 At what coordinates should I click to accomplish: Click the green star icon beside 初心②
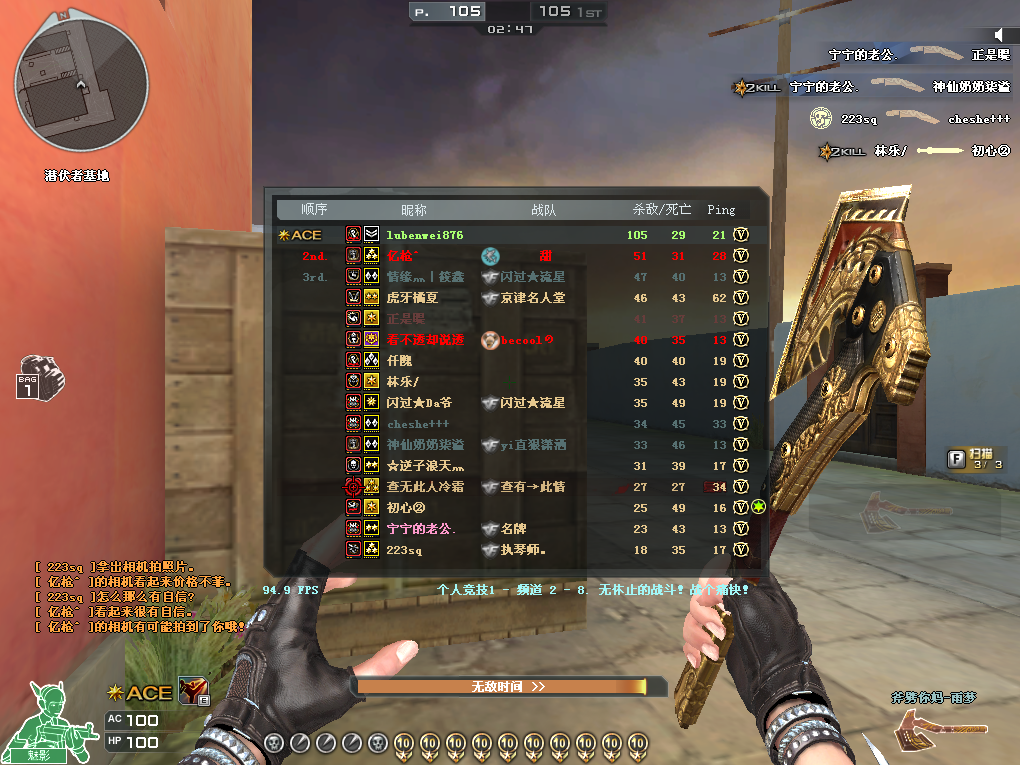click(758, 507)
